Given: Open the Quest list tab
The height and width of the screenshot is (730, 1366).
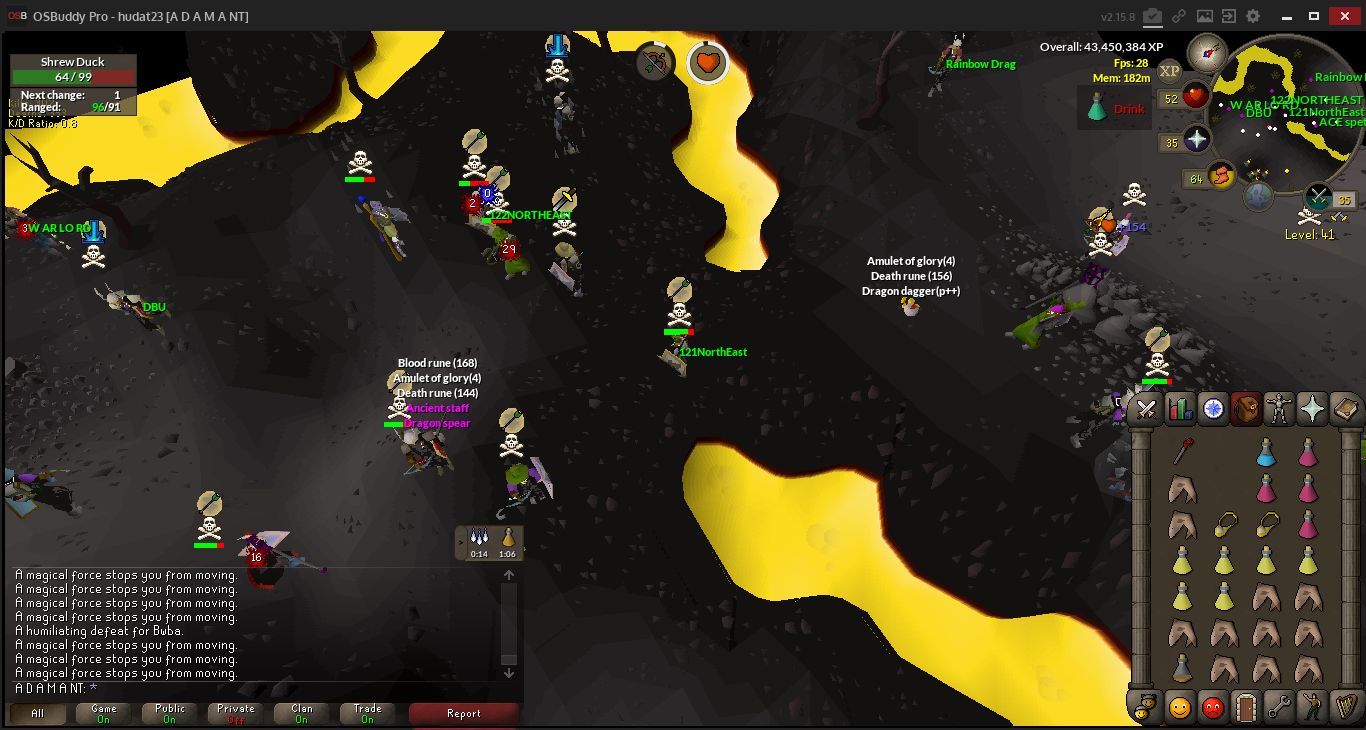Looking at the screenshot, I should (1213, 409).
